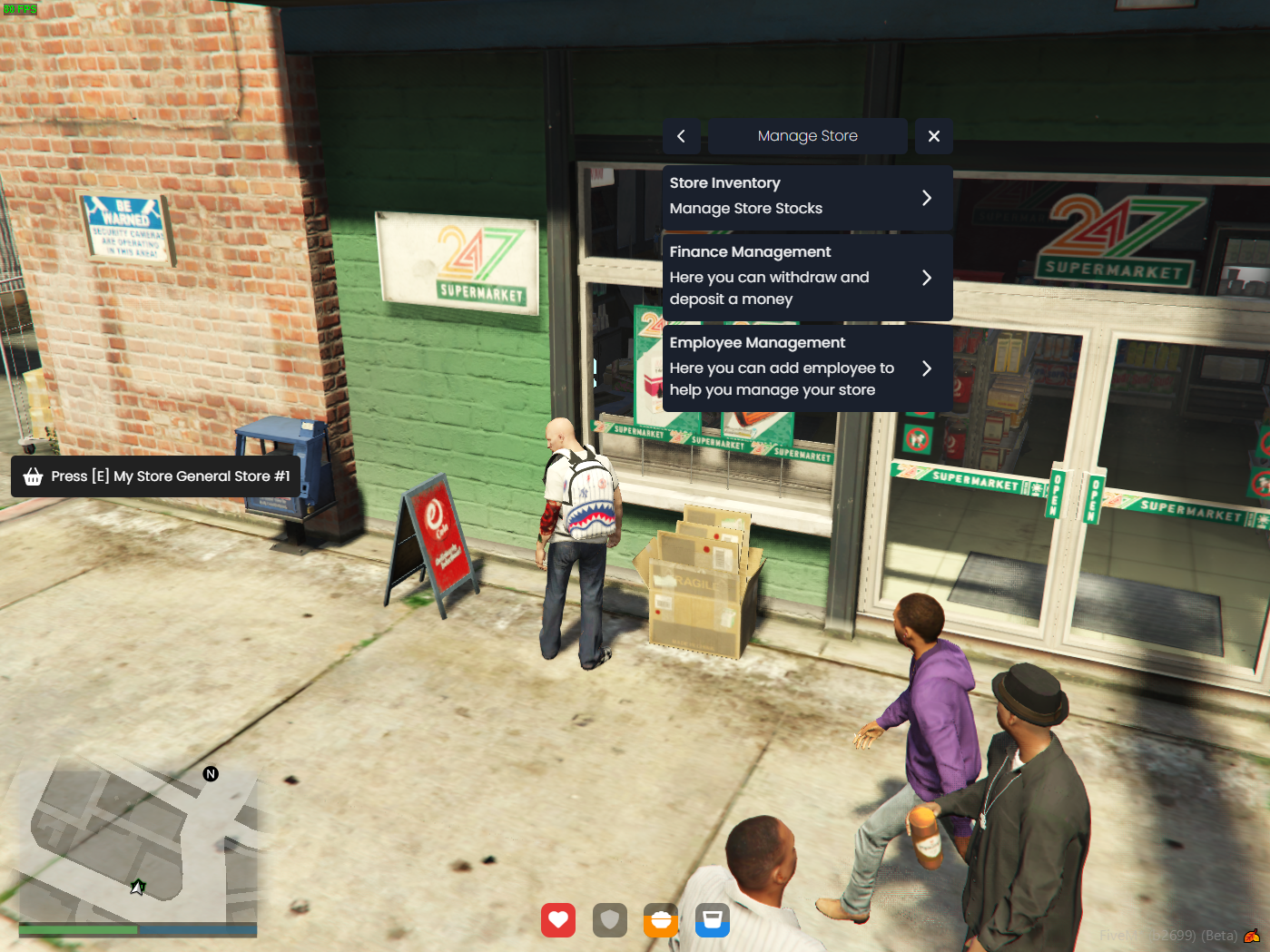Select the player arrow marker on the minimap

(x=138, y=887)
